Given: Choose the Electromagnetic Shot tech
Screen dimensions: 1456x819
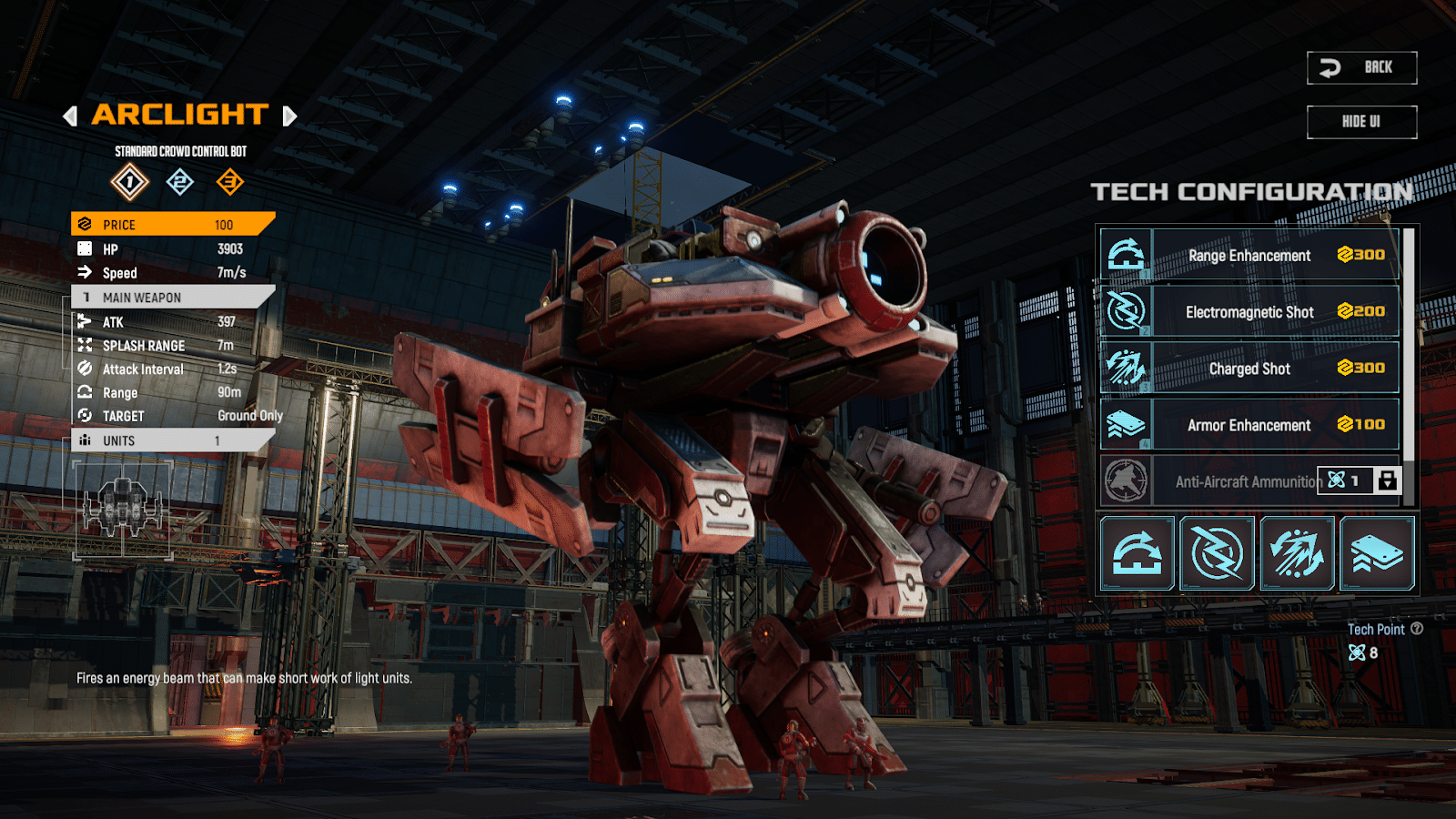Looking at the screenshot, I should 1249,312.
